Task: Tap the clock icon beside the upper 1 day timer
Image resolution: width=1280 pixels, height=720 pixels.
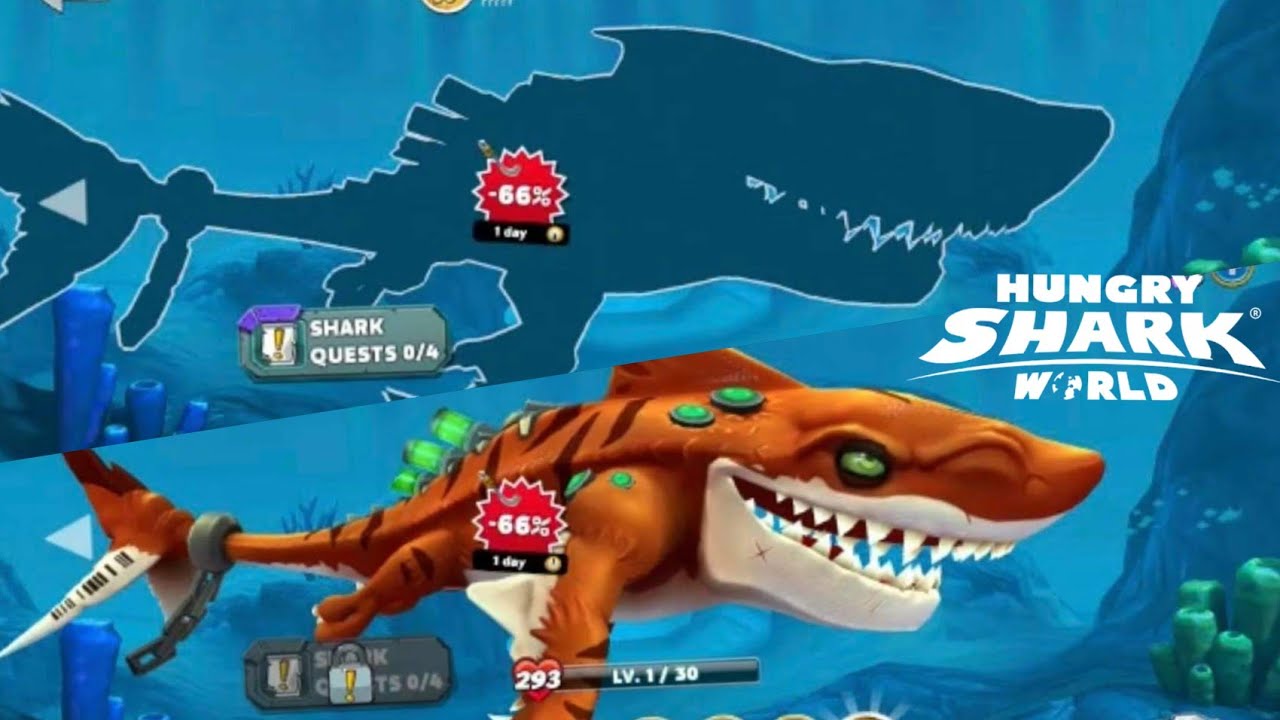Action: coord(553,233)
